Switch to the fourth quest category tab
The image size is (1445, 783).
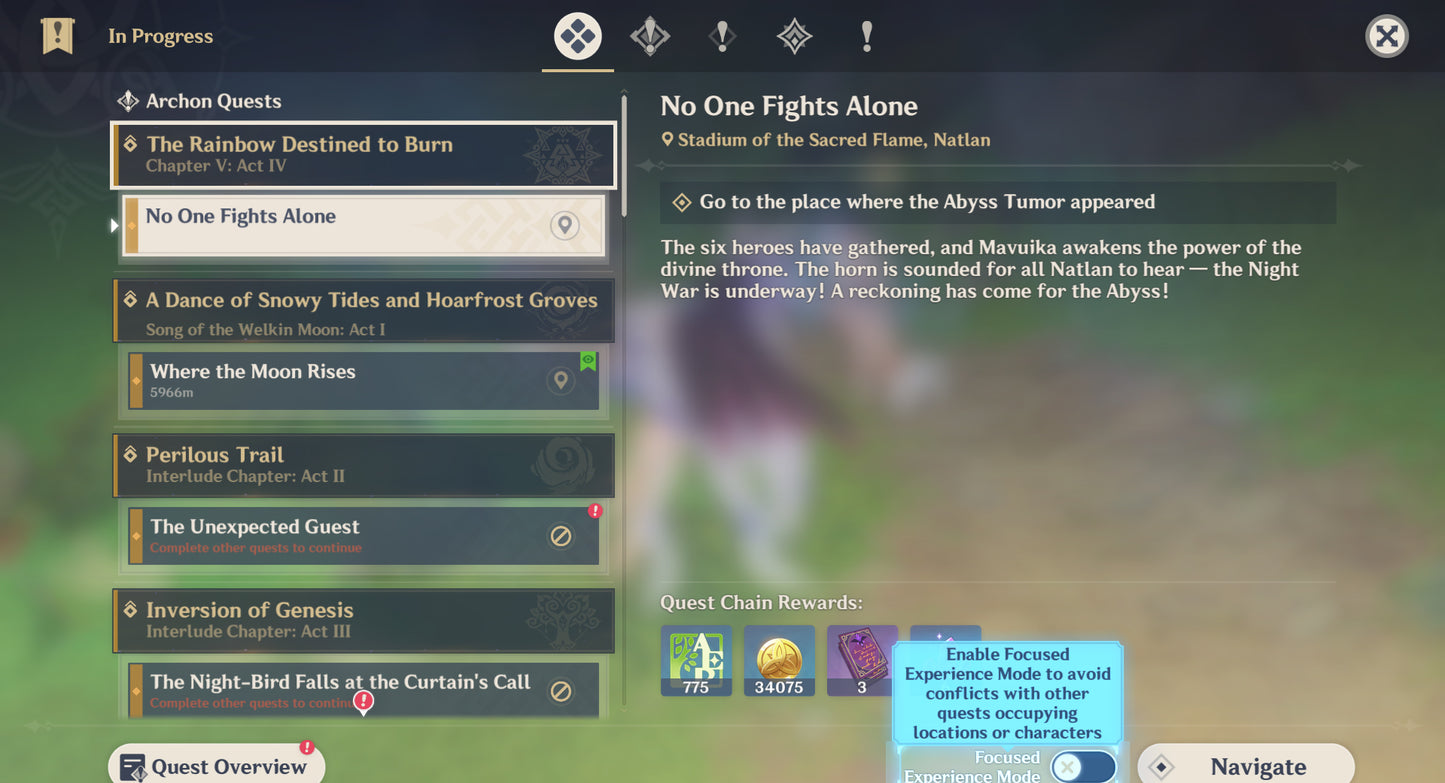pyautogui.click(x=794, y=37)
